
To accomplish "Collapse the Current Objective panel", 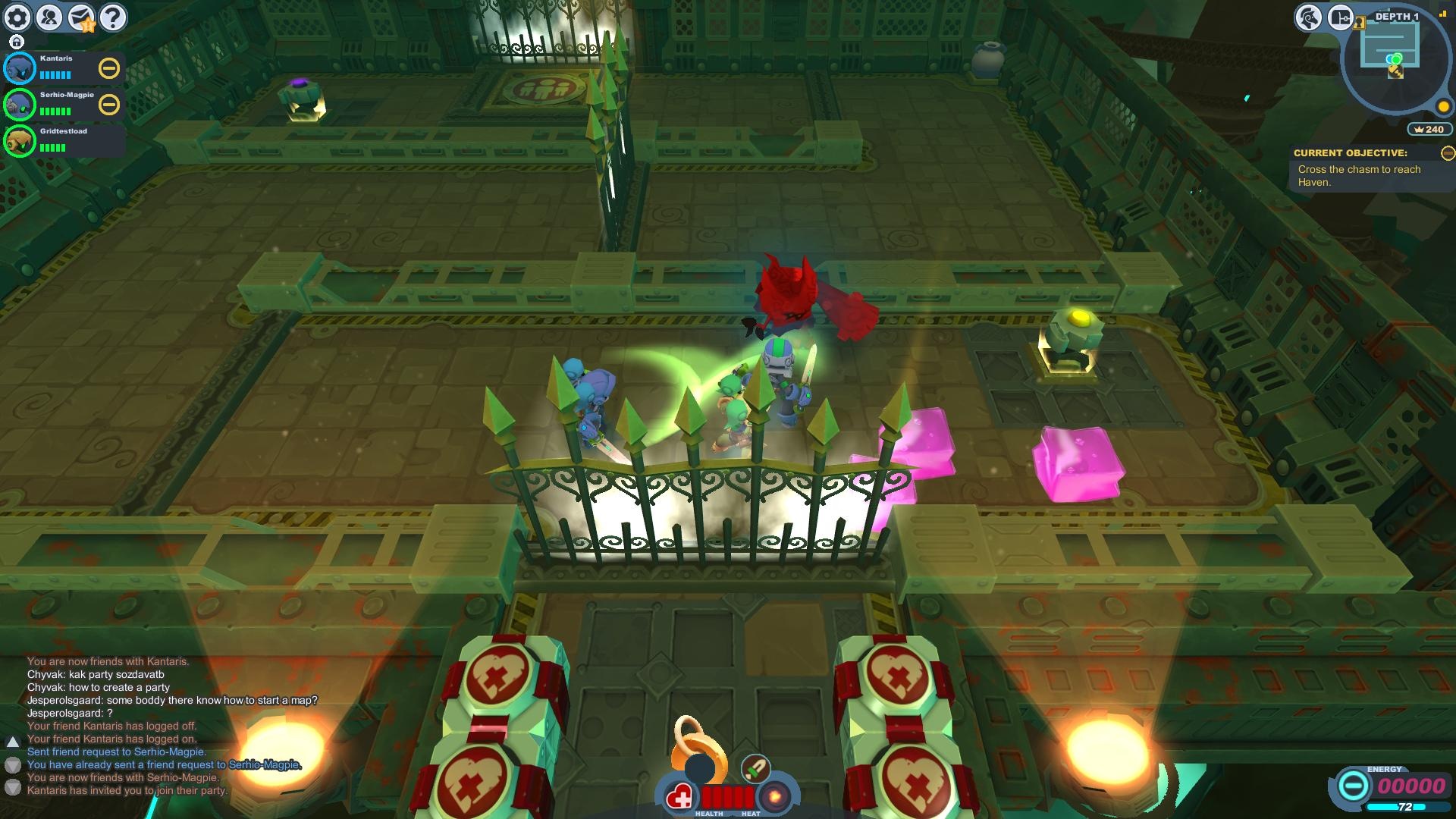I will click(x=1448, y=153).
